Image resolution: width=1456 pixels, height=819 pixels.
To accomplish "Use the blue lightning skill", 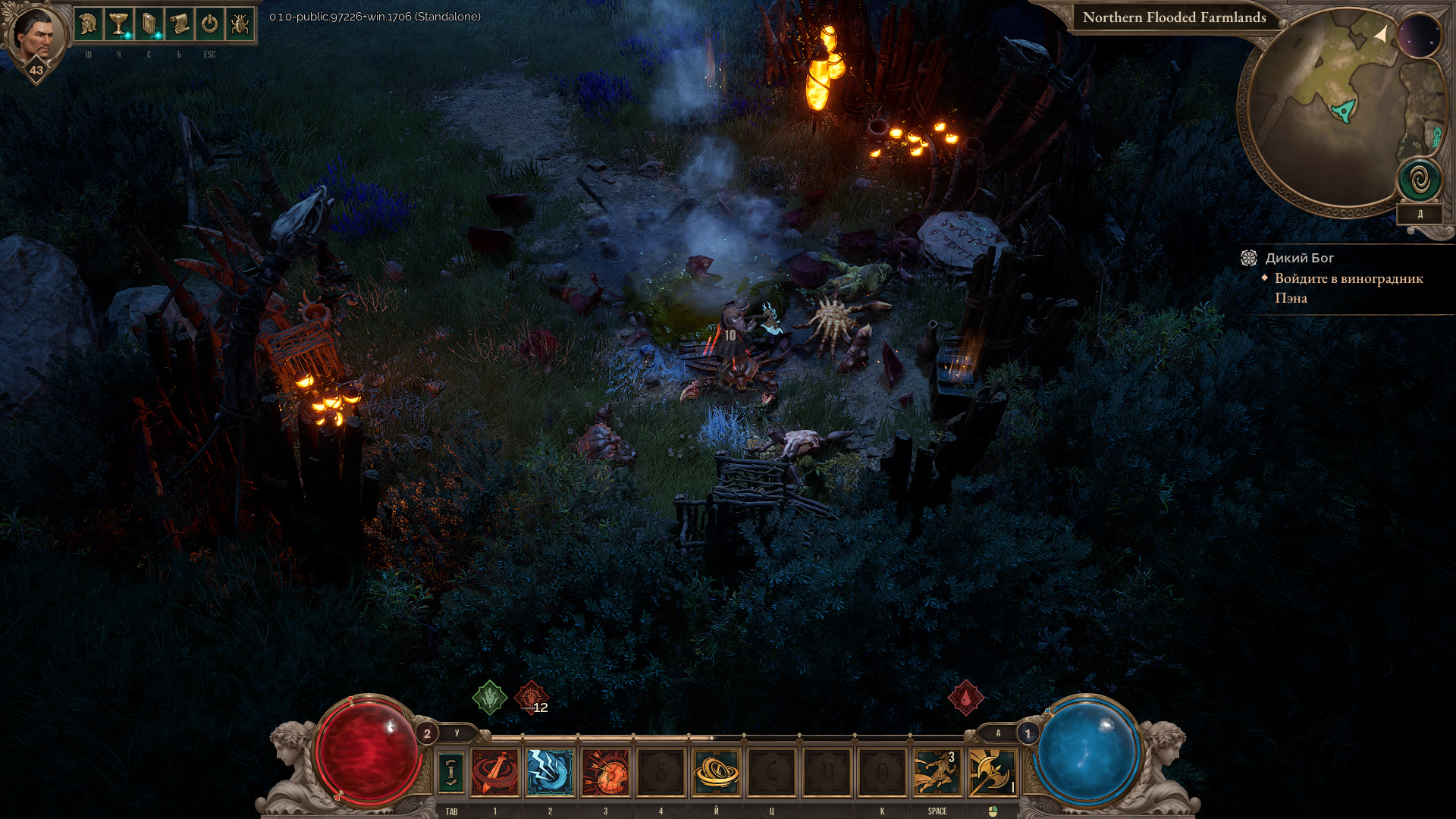I will click(551, 772).
